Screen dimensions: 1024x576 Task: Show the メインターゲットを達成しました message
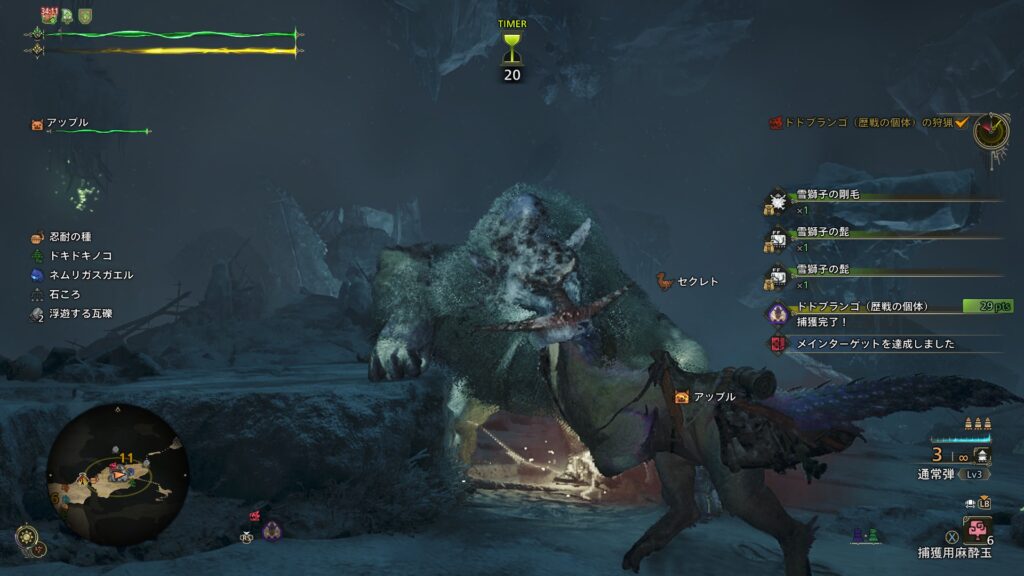coord(874,343)
